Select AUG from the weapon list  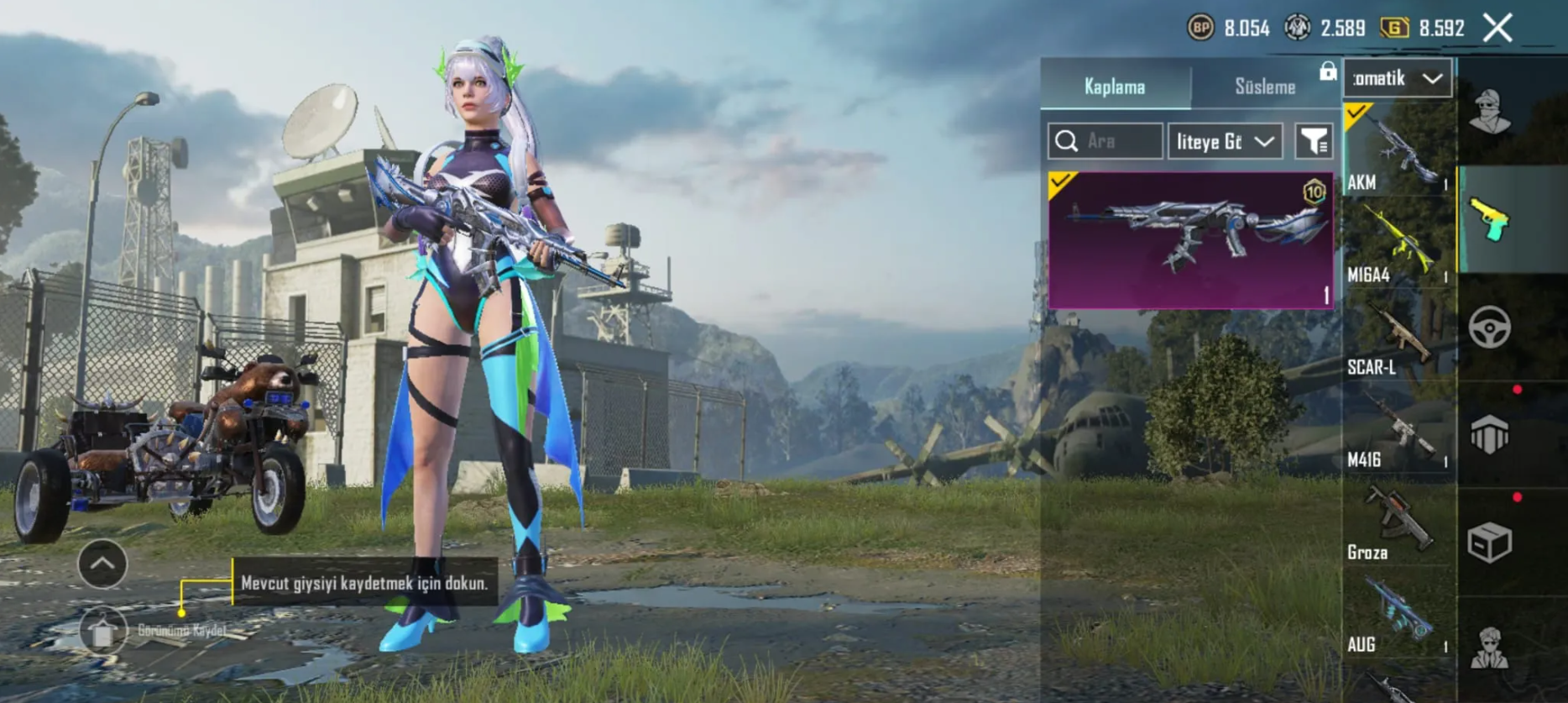click(1398, 613)
